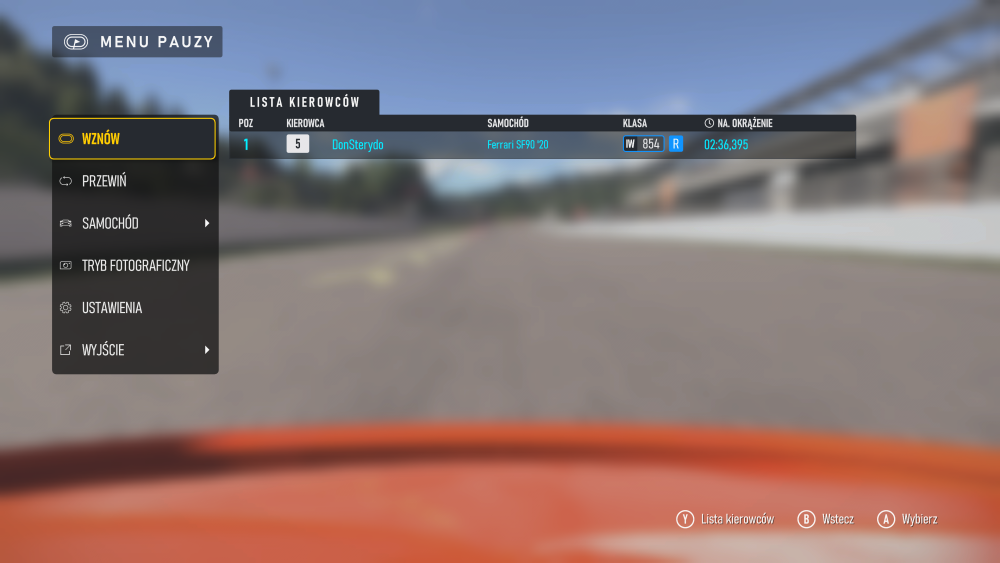Viewport: 1000px width, 563px height.
Task: Select DonSterydo driver row
Action: coord(541,145)
